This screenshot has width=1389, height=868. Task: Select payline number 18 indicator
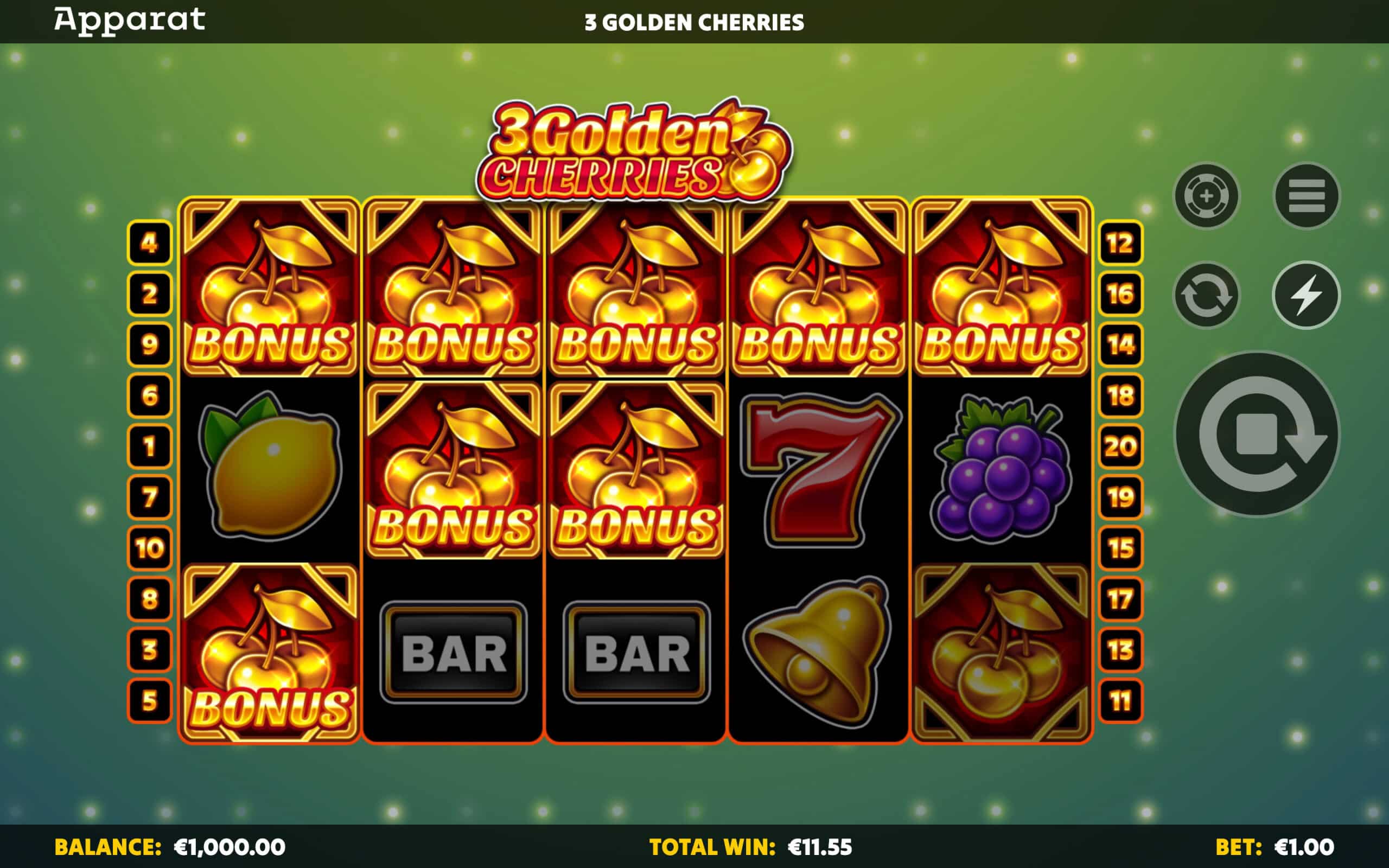pos(1120,395)
